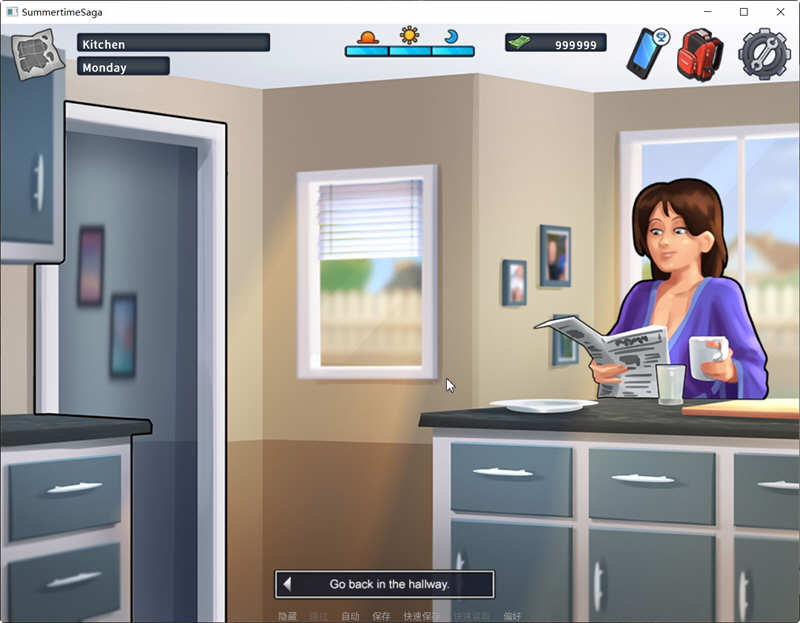Screen dimensions: 800x623
Task: Open 偏好 (preferences)
Action: [x=512, y=616]
